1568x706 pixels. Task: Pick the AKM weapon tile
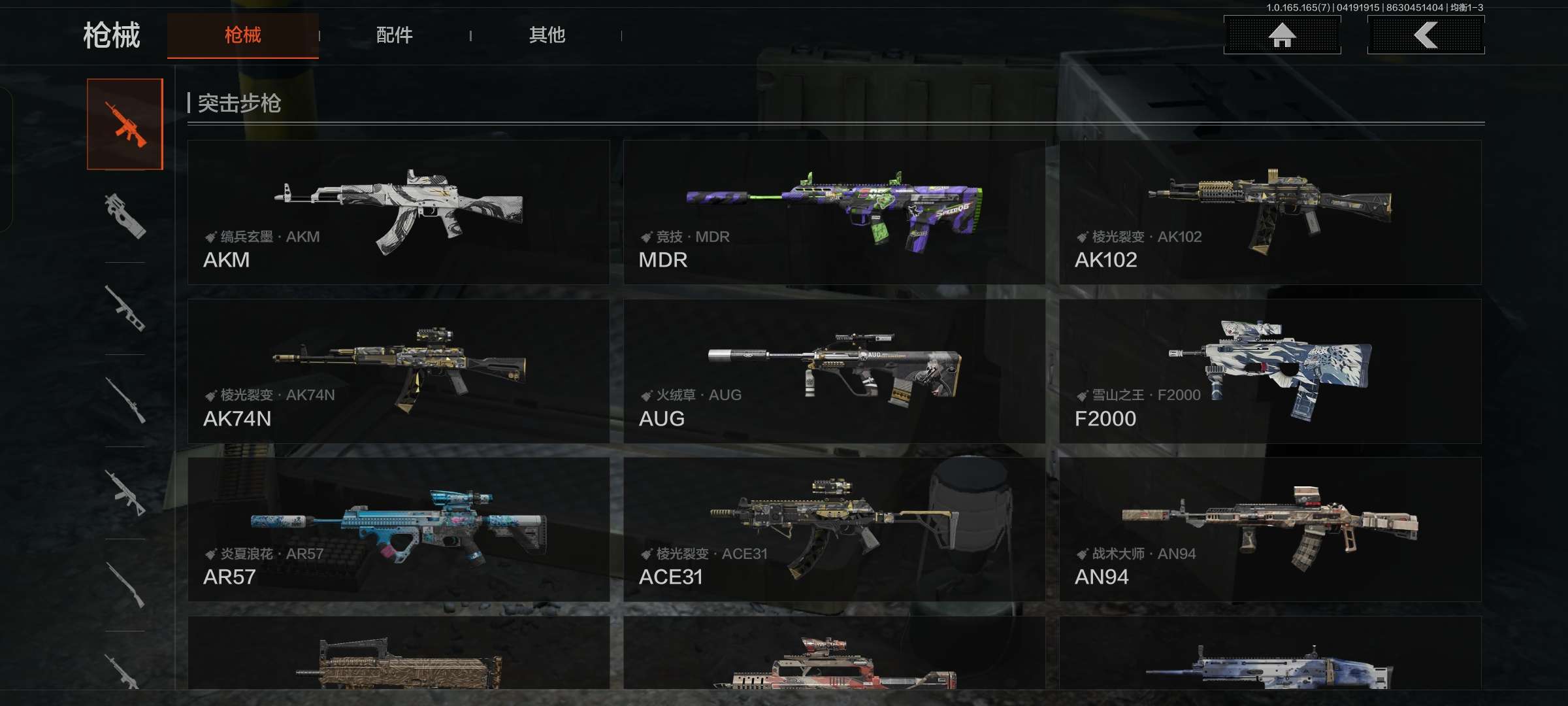398,212
